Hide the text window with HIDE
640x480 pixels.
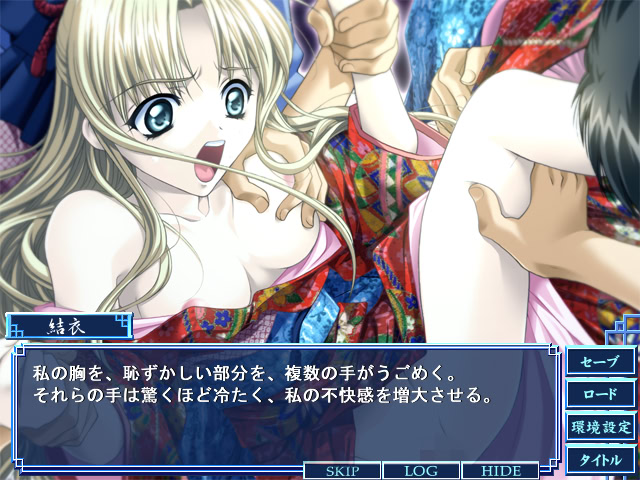[x=499, y=470]
